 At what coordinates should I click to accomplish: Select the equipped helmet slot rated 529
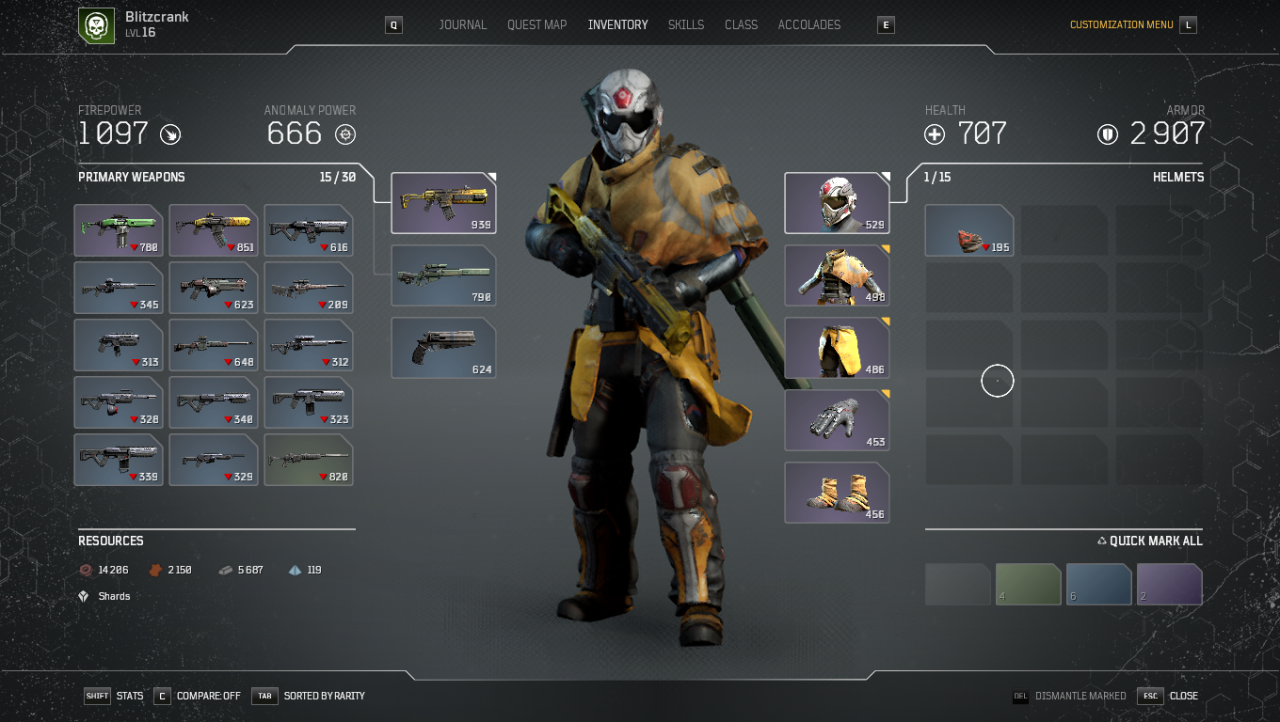(837, 203)
